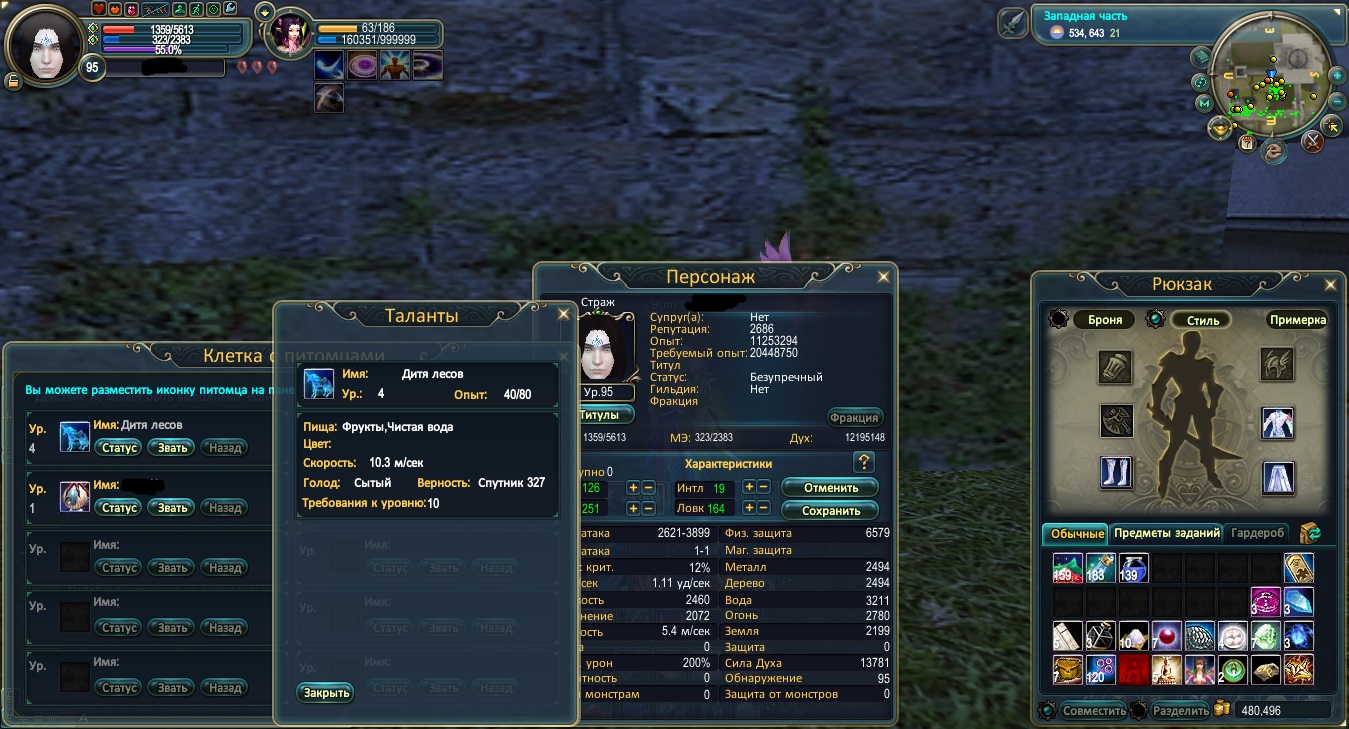Open the minimap

pos(1270,88)
